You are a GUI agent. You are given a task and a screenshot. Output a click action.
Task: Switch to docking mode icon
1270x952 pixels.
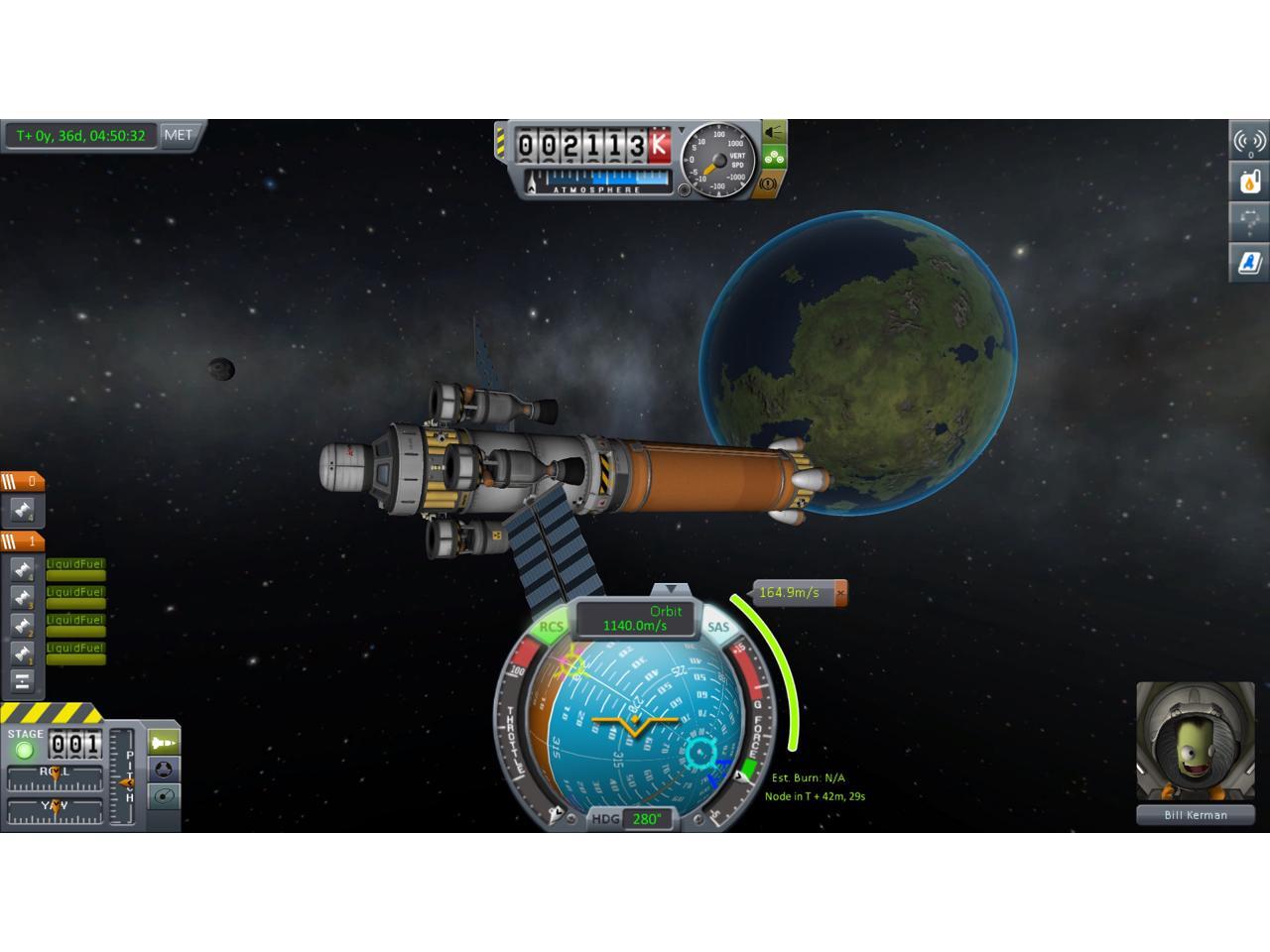tap(164, 769)
